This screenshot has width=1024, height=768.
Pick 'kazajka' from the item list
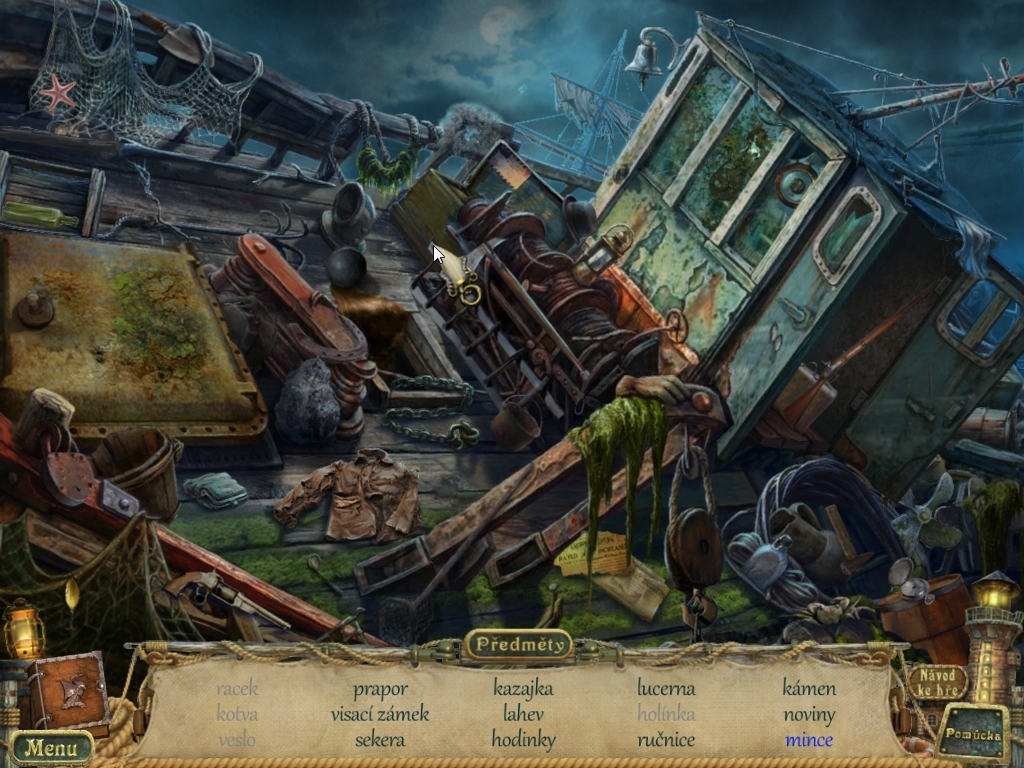click(x=523, y=688)
